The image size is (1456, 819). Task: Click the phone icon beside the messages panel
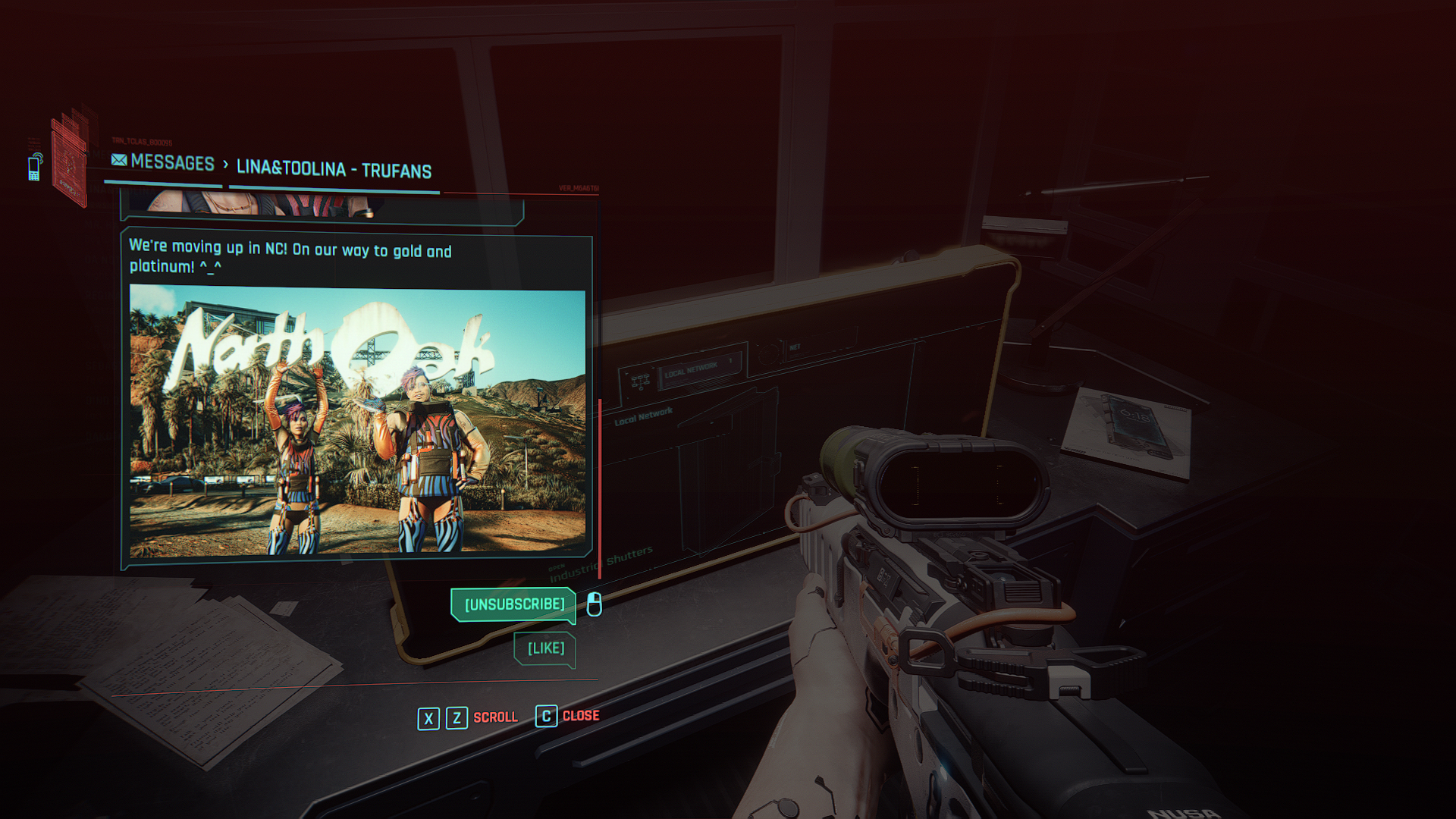(34, 167)
